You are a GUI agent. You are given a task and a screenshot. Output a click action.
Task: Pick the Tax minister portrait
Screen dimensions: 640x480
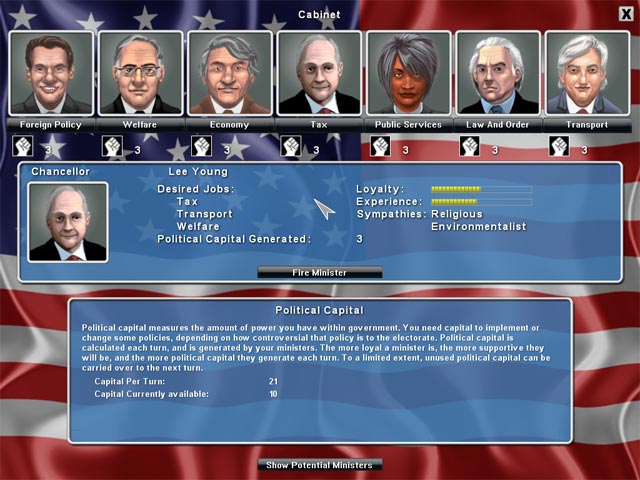(319, 74)
